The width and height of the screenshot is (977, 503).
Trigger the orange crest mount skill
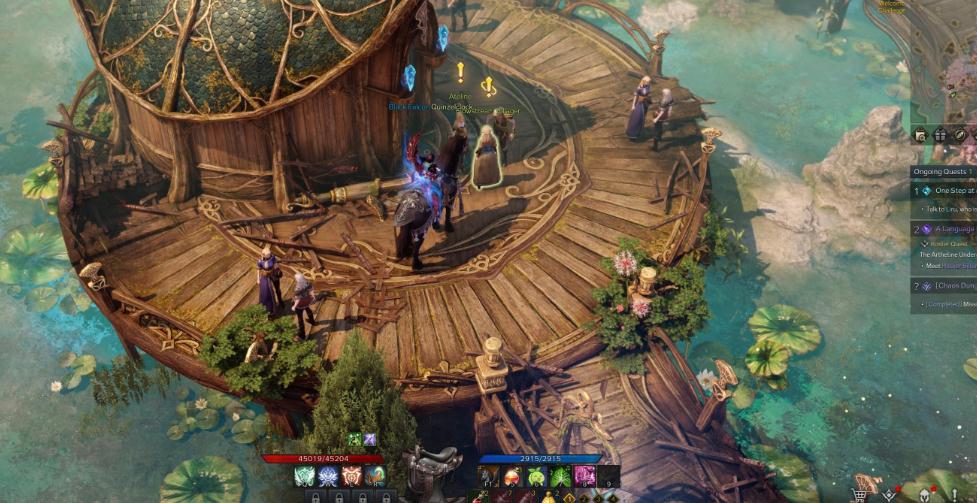click(352, 476)
